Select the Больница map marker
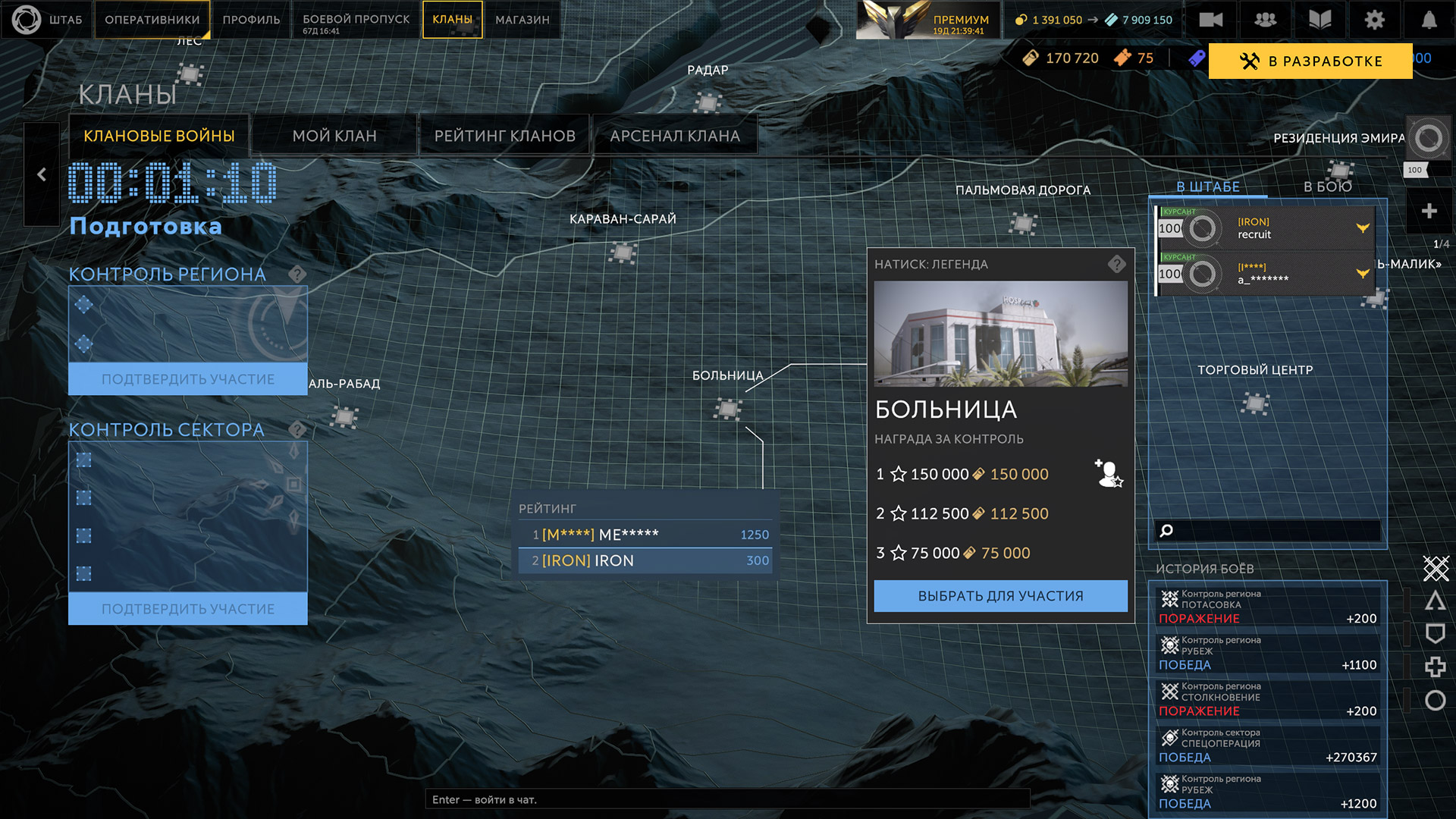Viewport: 1456px width, 819px height. [728, 409]
